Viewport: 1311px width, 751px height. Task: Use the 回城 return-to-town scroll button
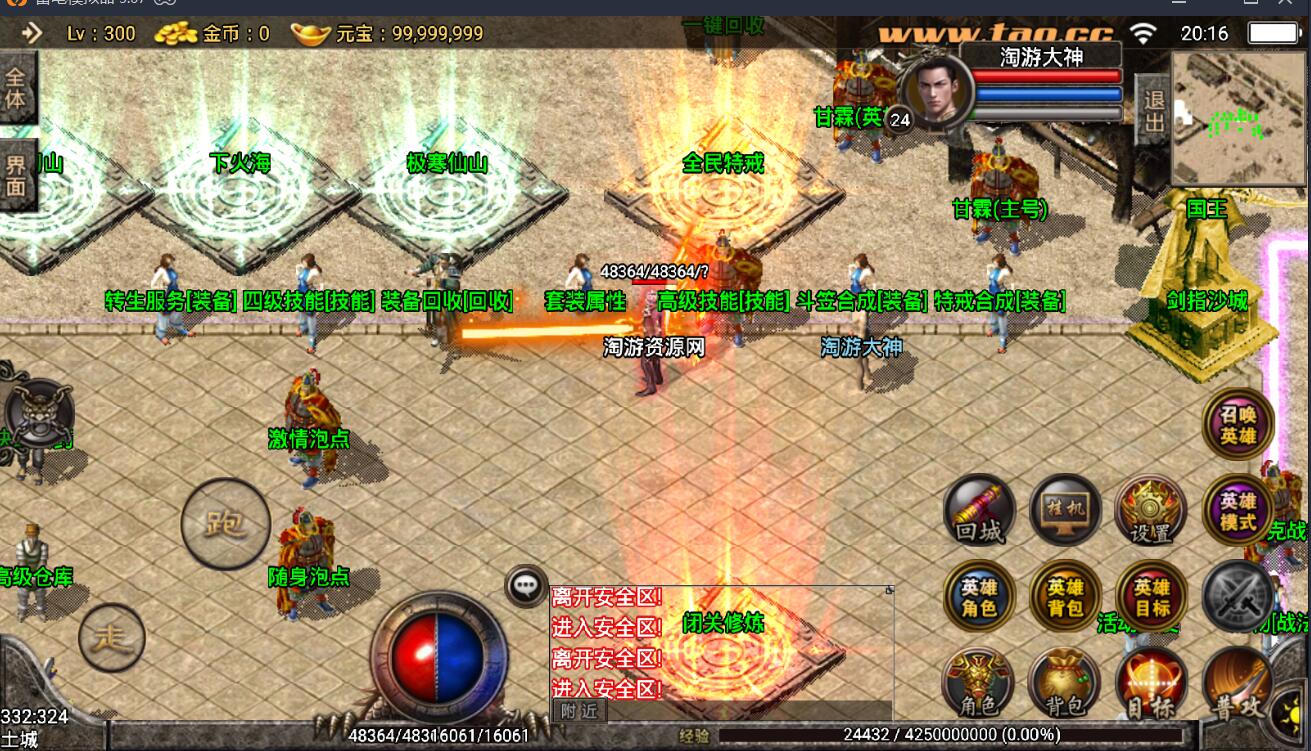(979, 510)
